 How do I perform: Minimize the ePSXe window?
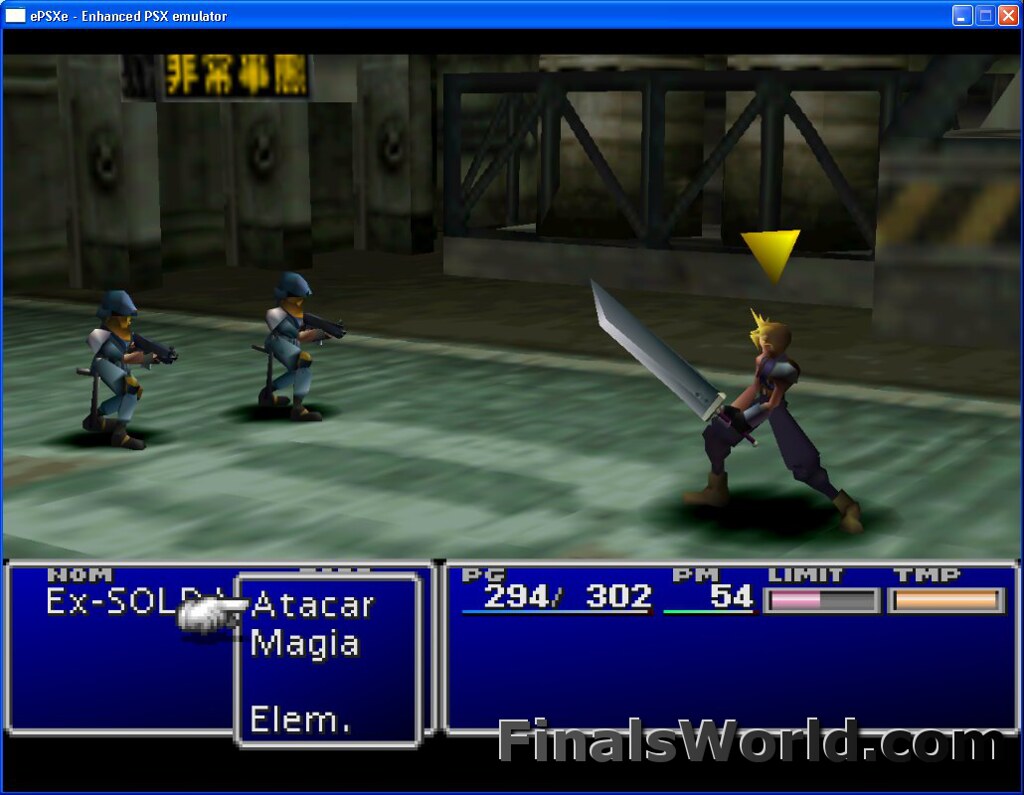[962, 15]
